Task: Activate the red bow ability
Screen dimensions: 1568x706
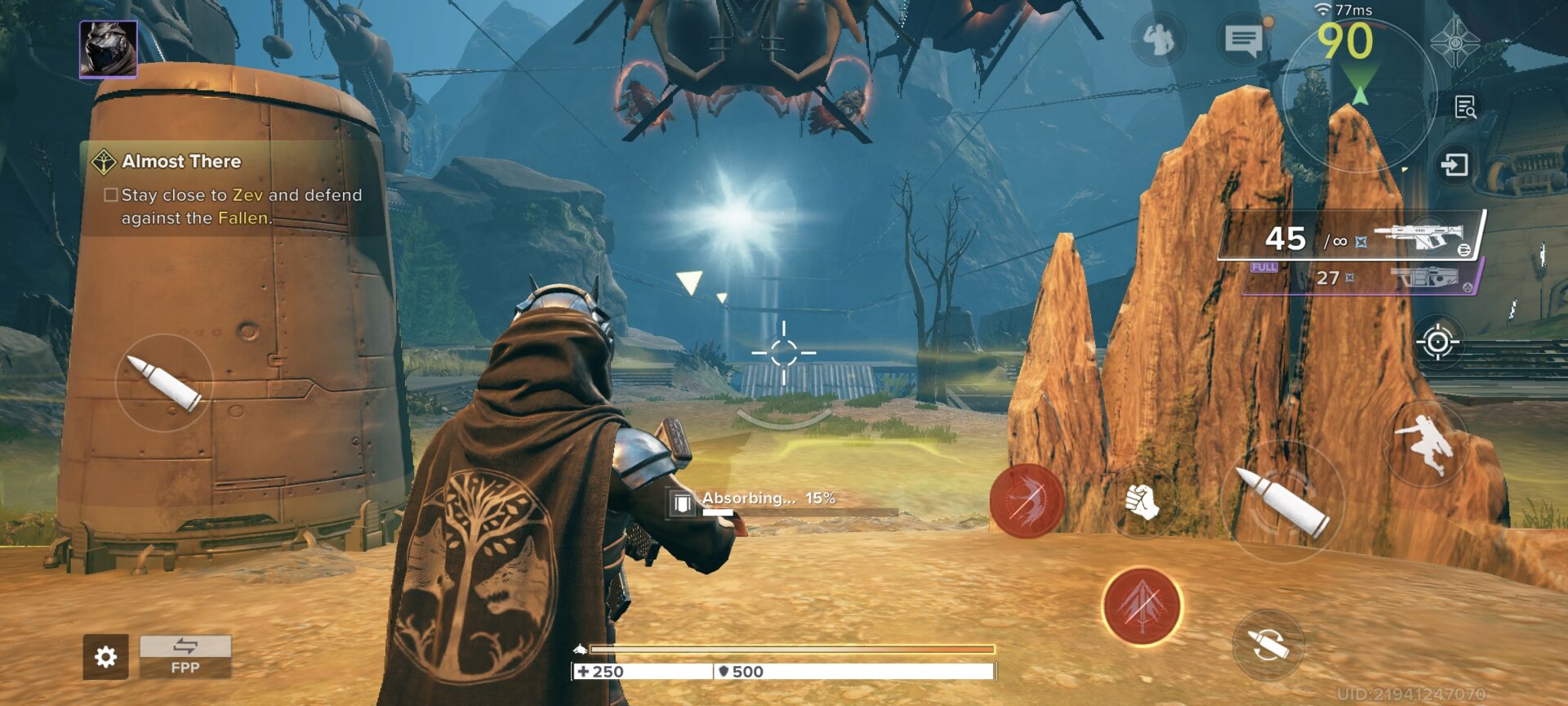Action: coord(1027,500)
